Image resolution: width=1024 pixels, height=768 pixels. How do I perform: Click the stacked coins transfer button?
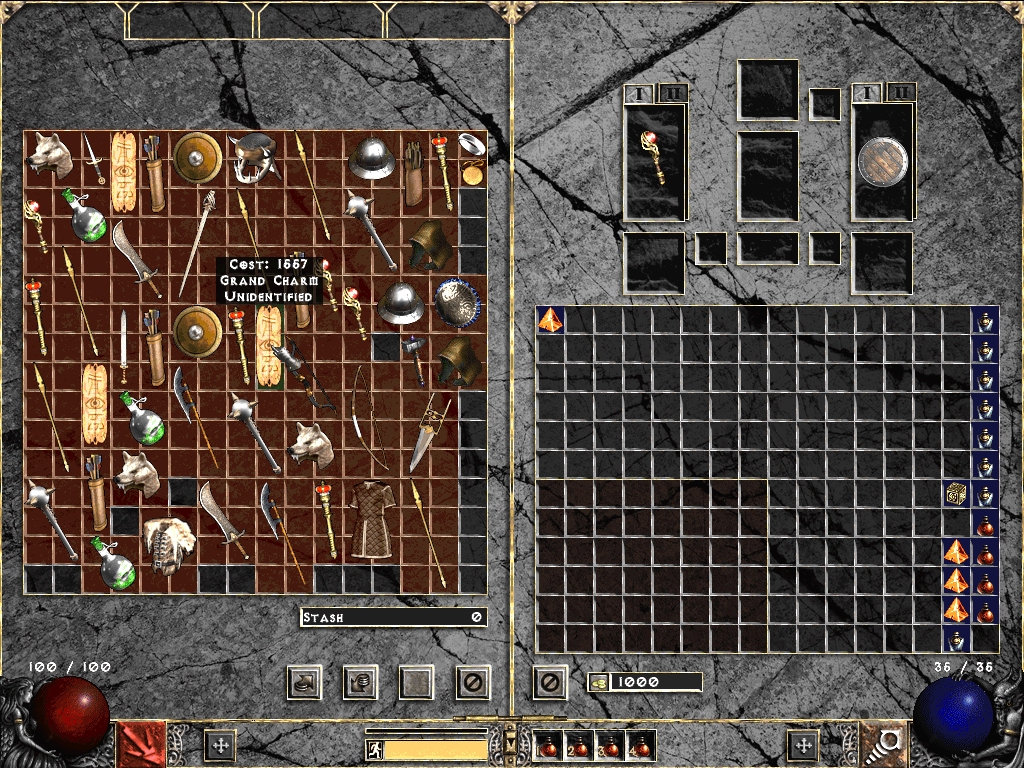coord(358,682)
